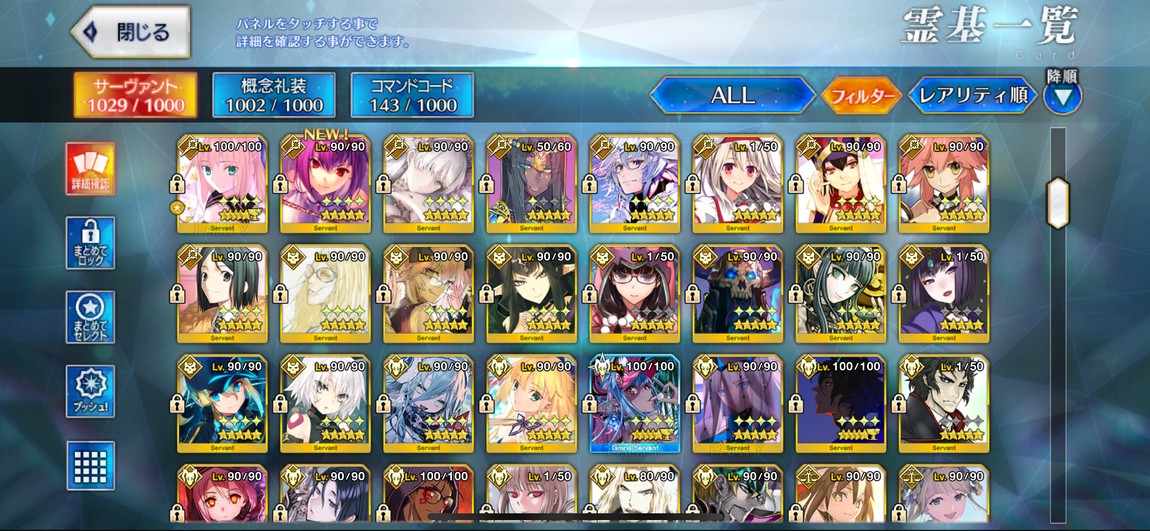The image size is (1150, 531).
Task: Activate the 詳細確認 detail check button
Action: tap(90, 168)
